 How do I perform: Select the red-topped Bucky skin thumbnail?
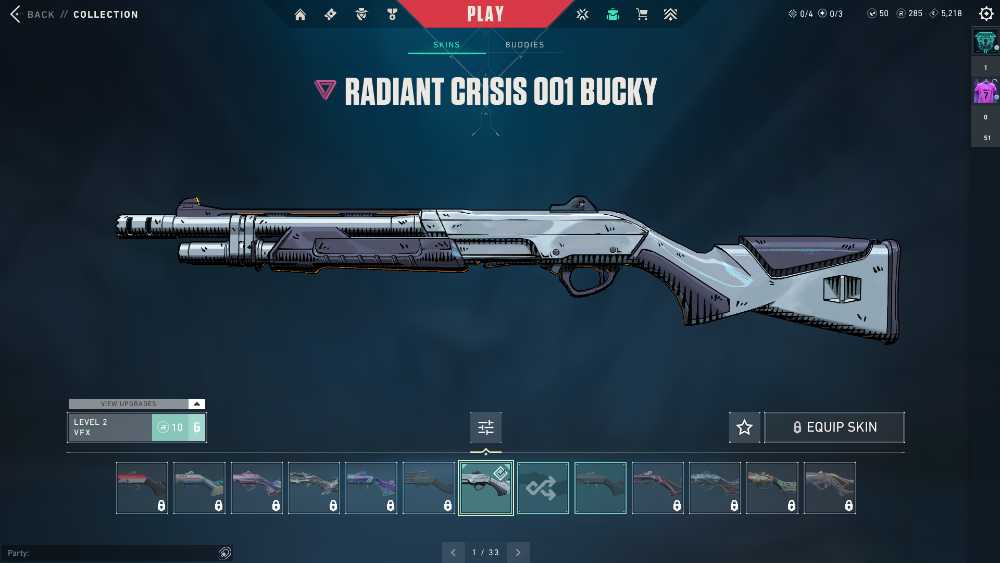[x=142, y=488]
